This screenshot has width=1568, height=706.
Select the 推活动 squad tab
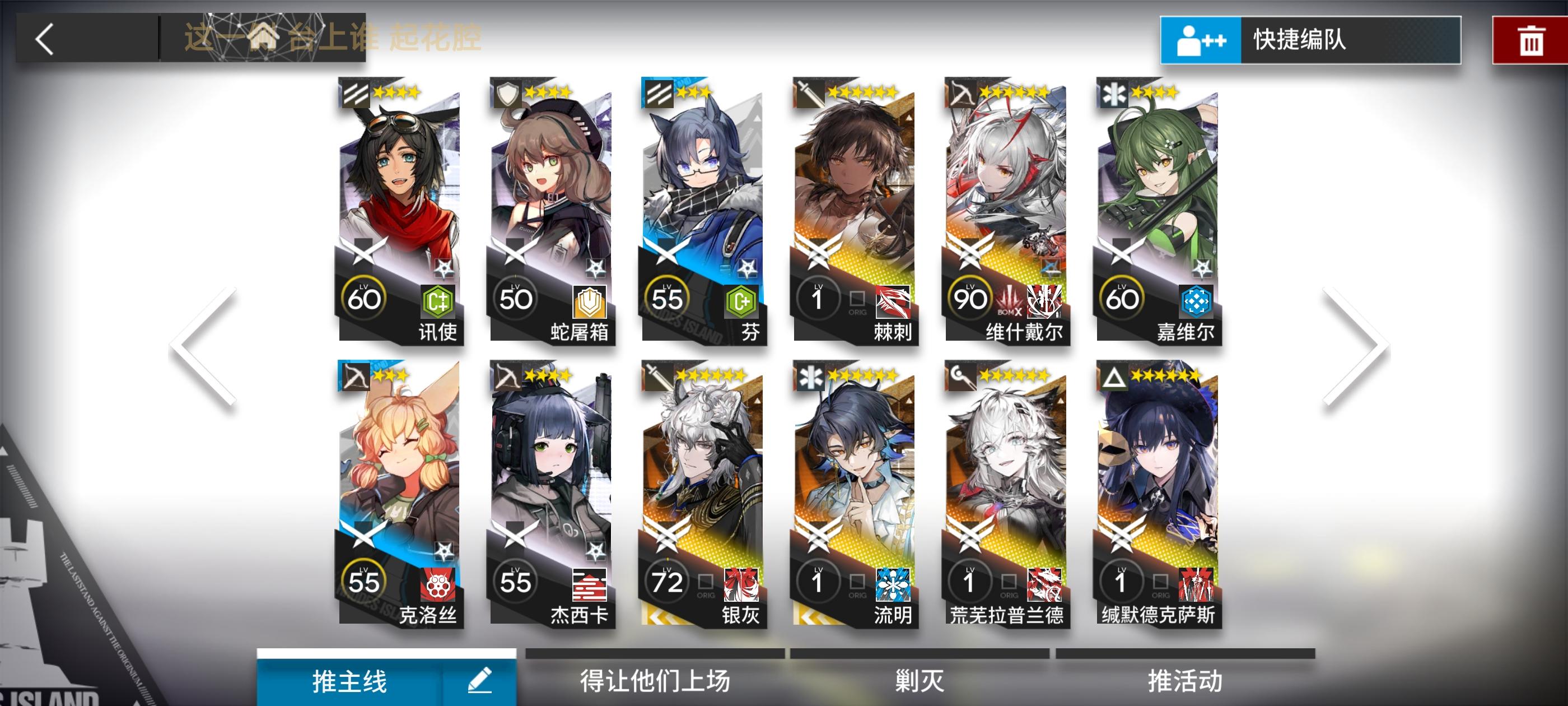point(1184,682)
